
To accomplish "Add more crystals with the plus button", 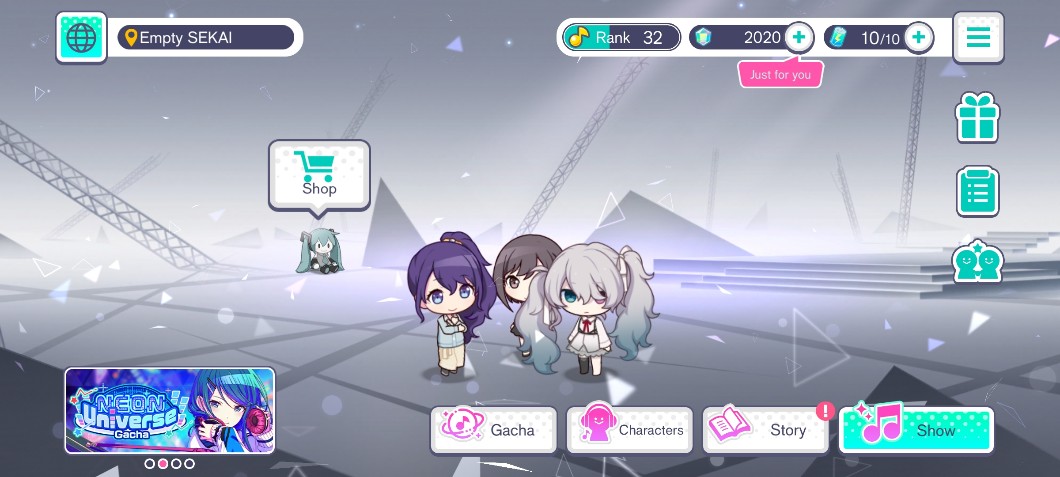I will pos(798,38).
